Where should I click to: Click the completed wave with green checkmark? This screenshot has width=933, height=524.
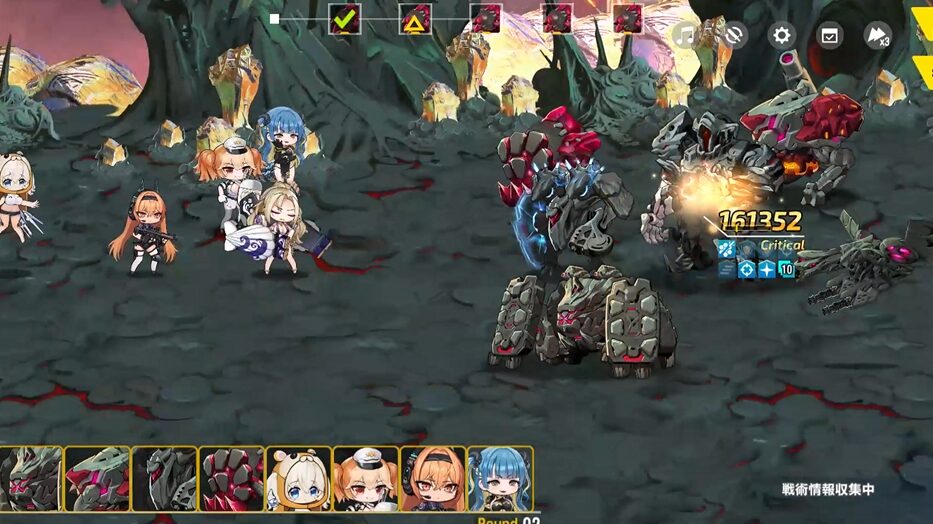coord(345,19)
